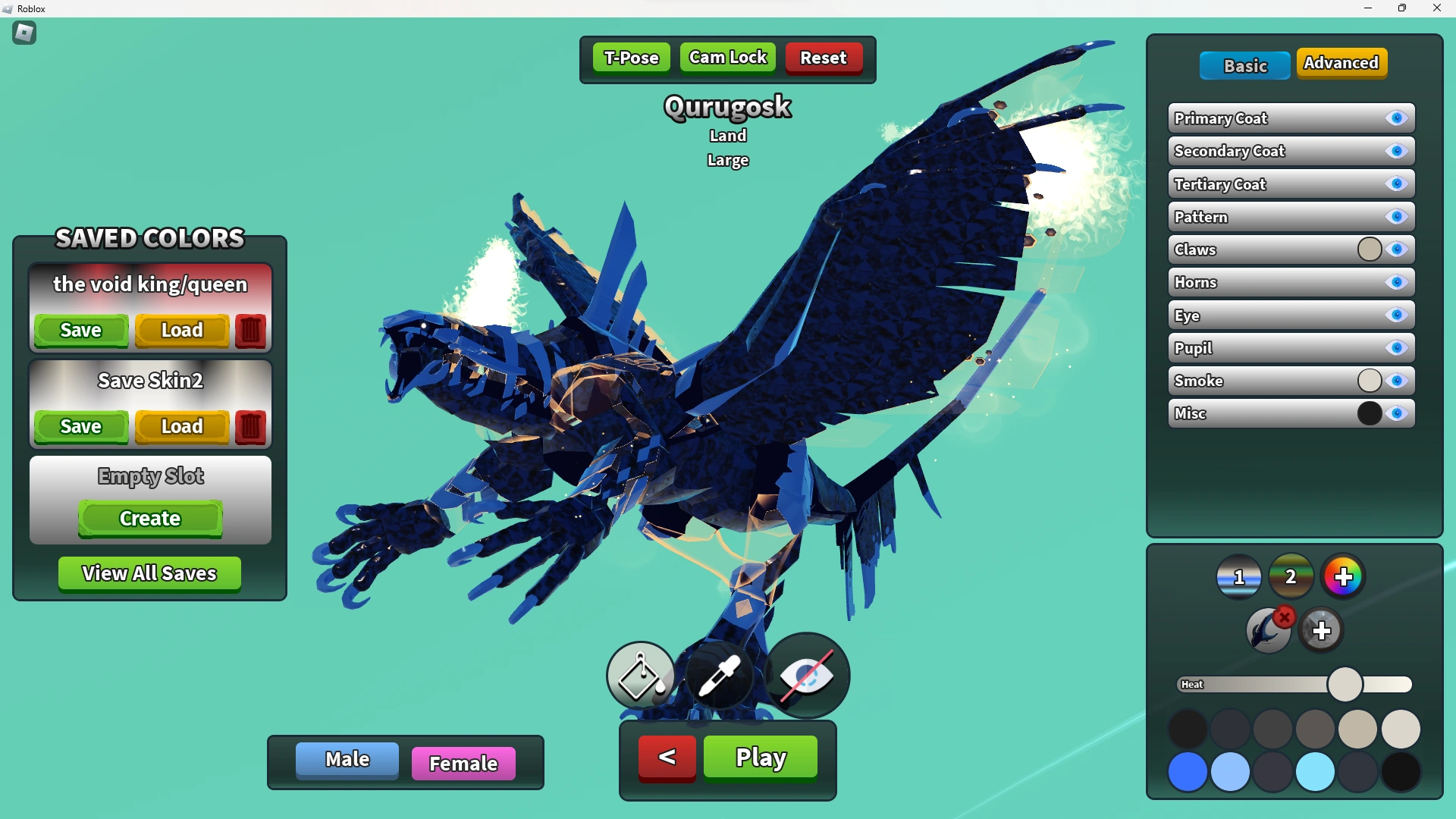
Task: Delete the void king/queen save with trash icon
Action: [250, 331]
